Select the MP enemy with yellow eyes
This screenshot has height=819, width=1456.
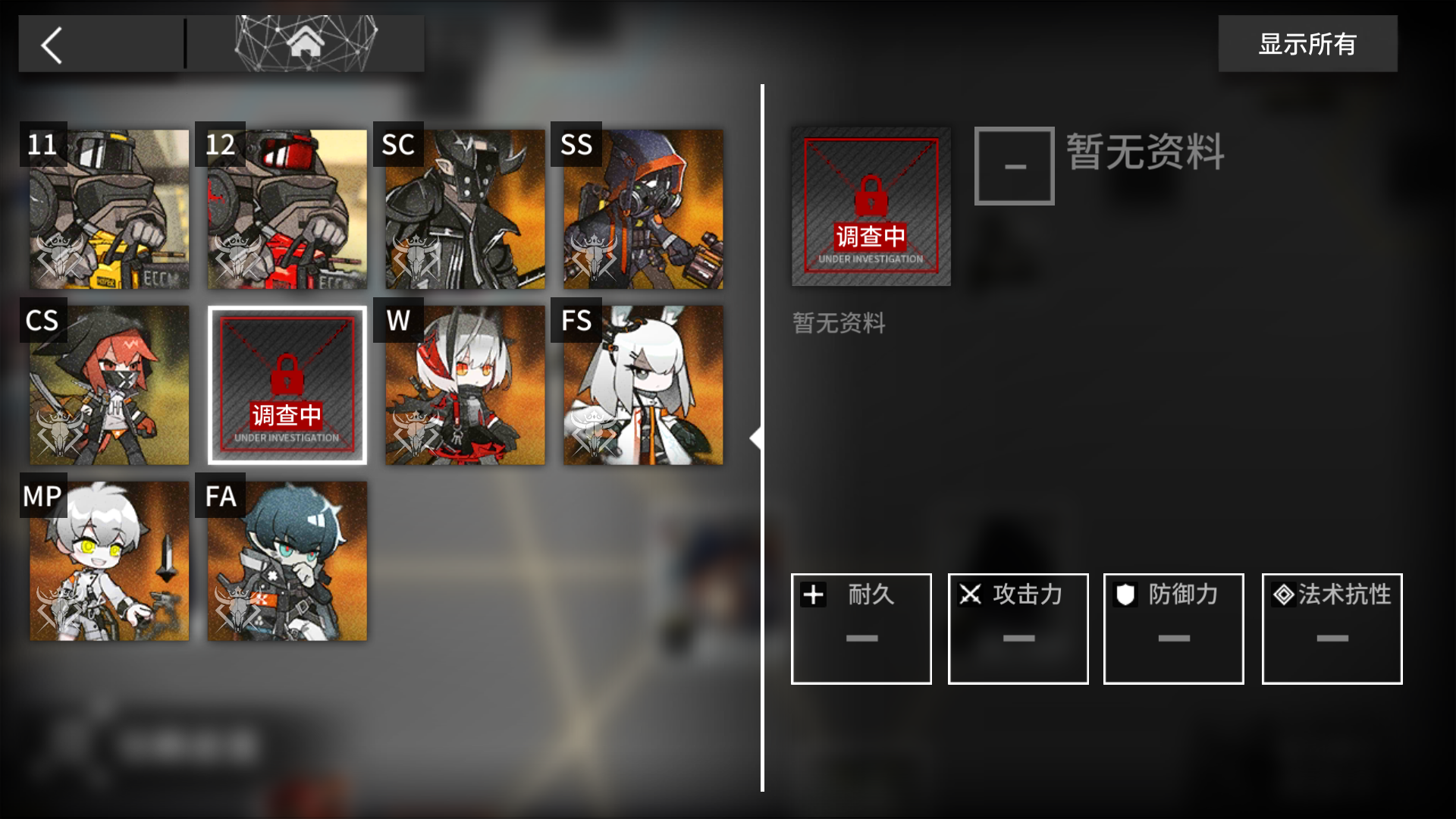tap(109, 561)
